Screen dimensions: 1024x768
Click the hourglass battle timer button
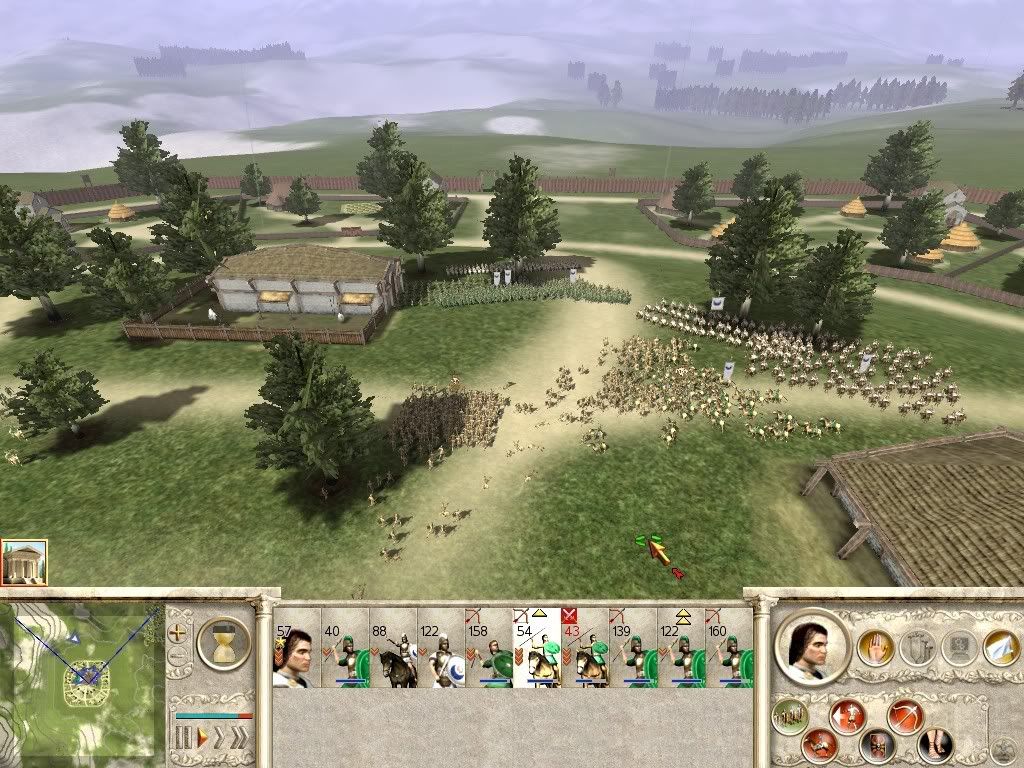tap(224, 641)
